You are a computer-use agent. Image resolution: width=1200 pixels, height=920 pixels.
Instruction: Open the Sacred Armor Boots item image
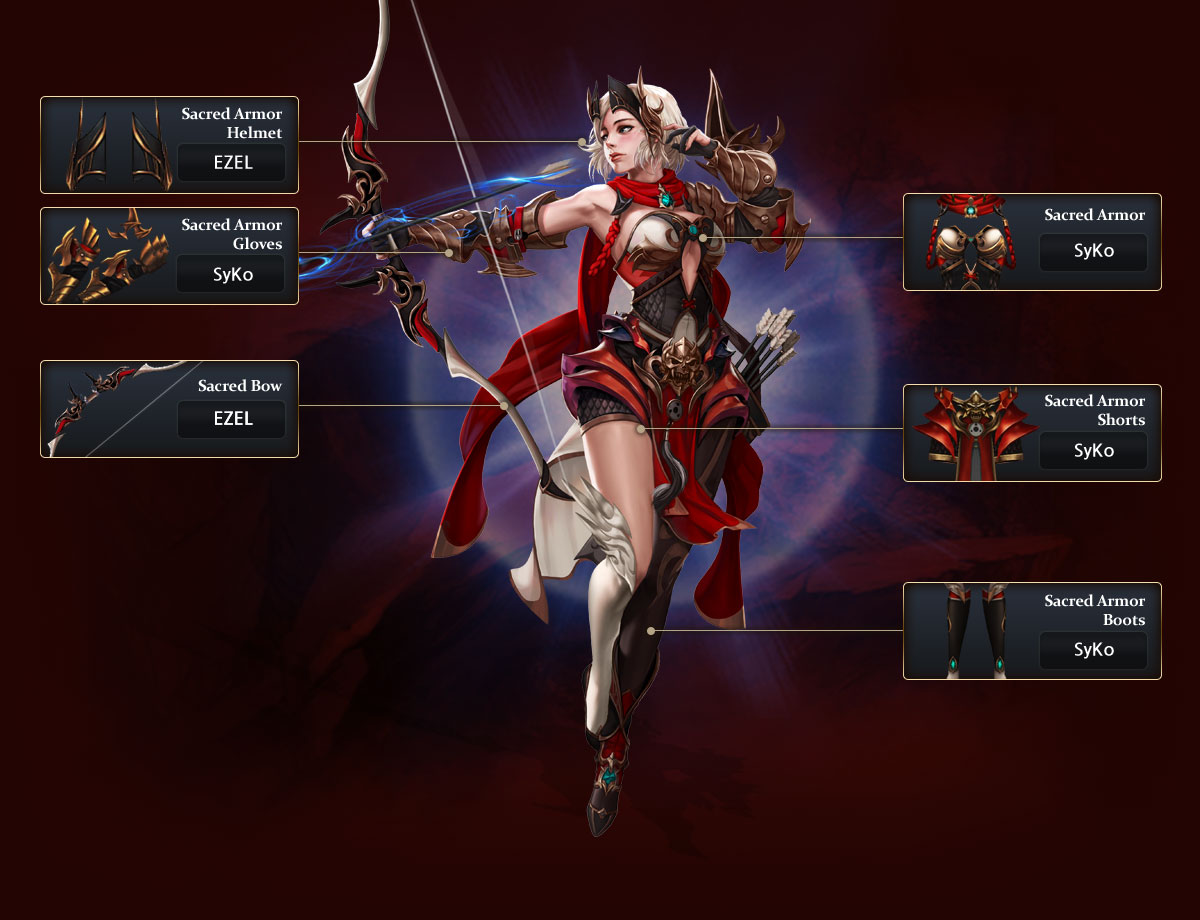968,632
